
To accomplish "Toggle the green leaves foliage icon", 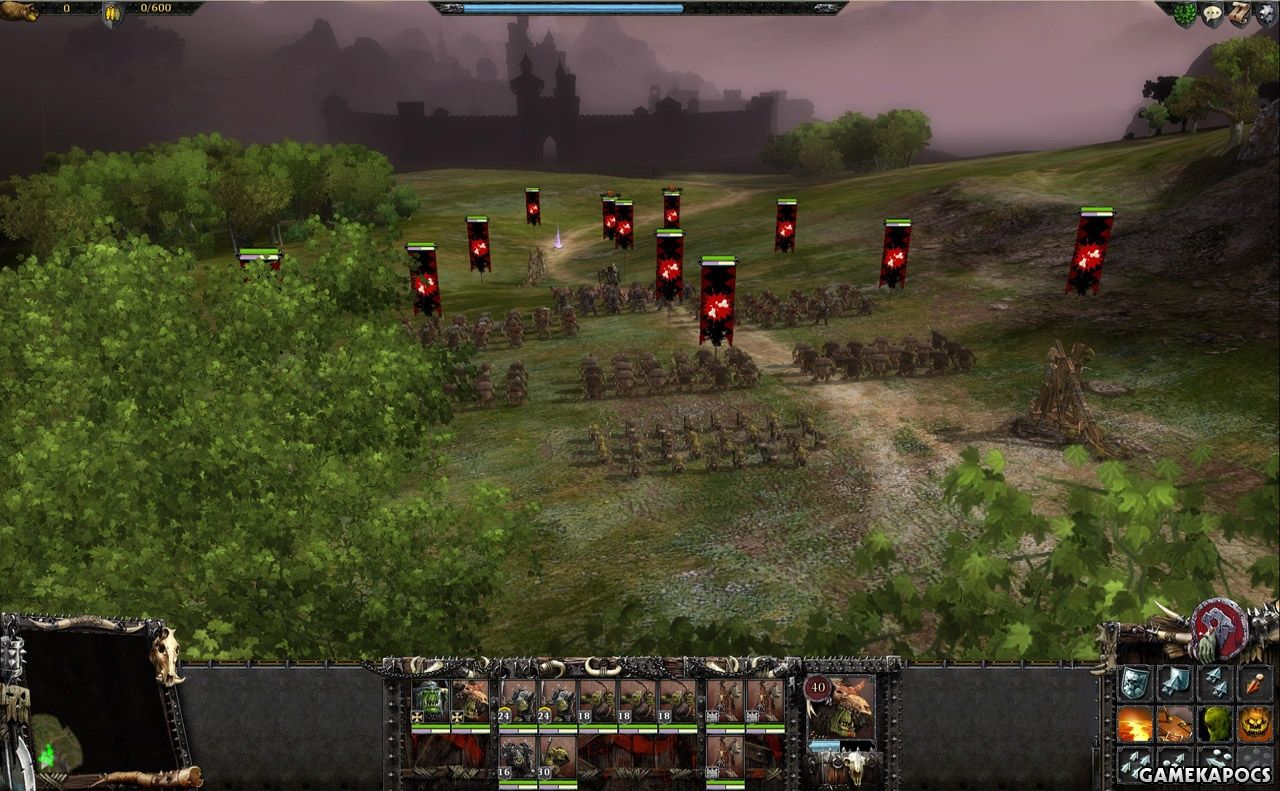I will click(x=1185, y=14).
